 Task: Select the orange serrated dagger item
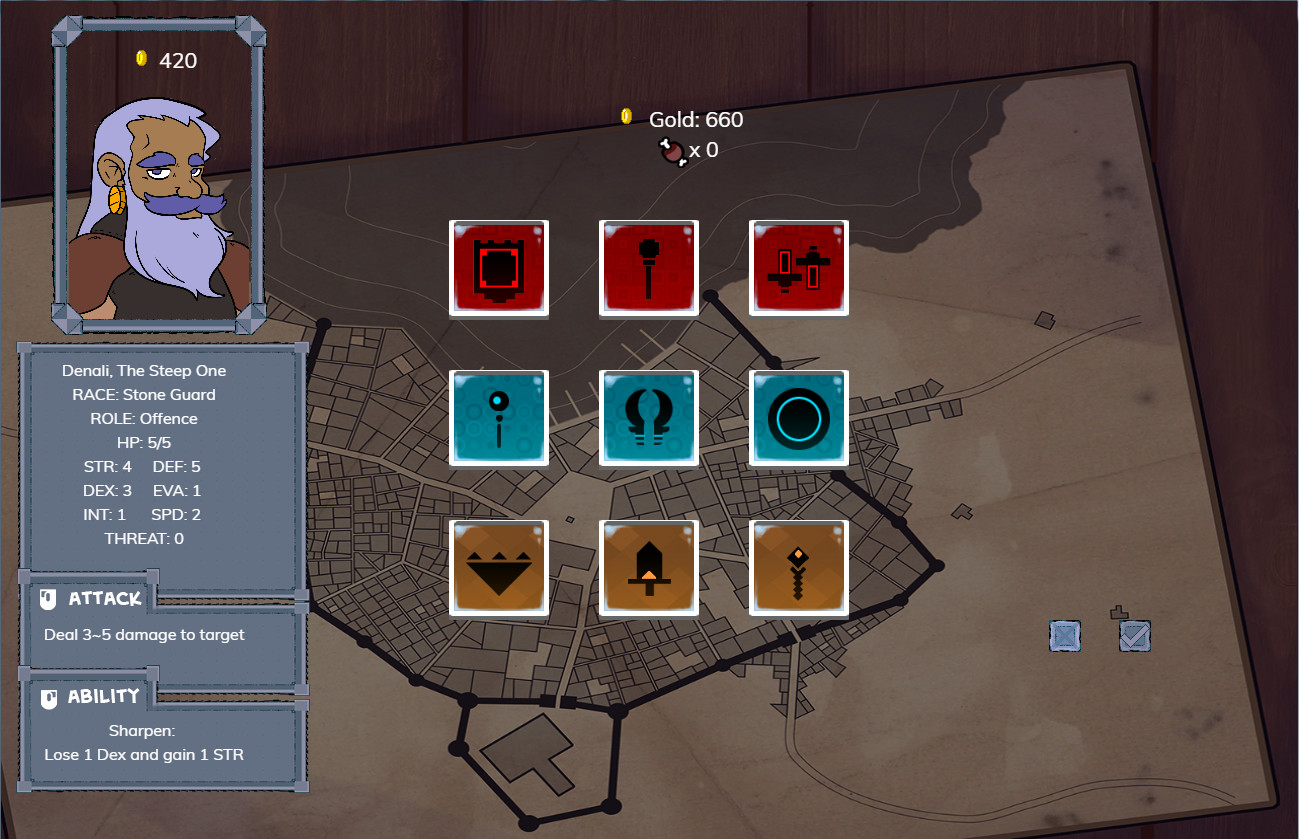pos(799,568)
